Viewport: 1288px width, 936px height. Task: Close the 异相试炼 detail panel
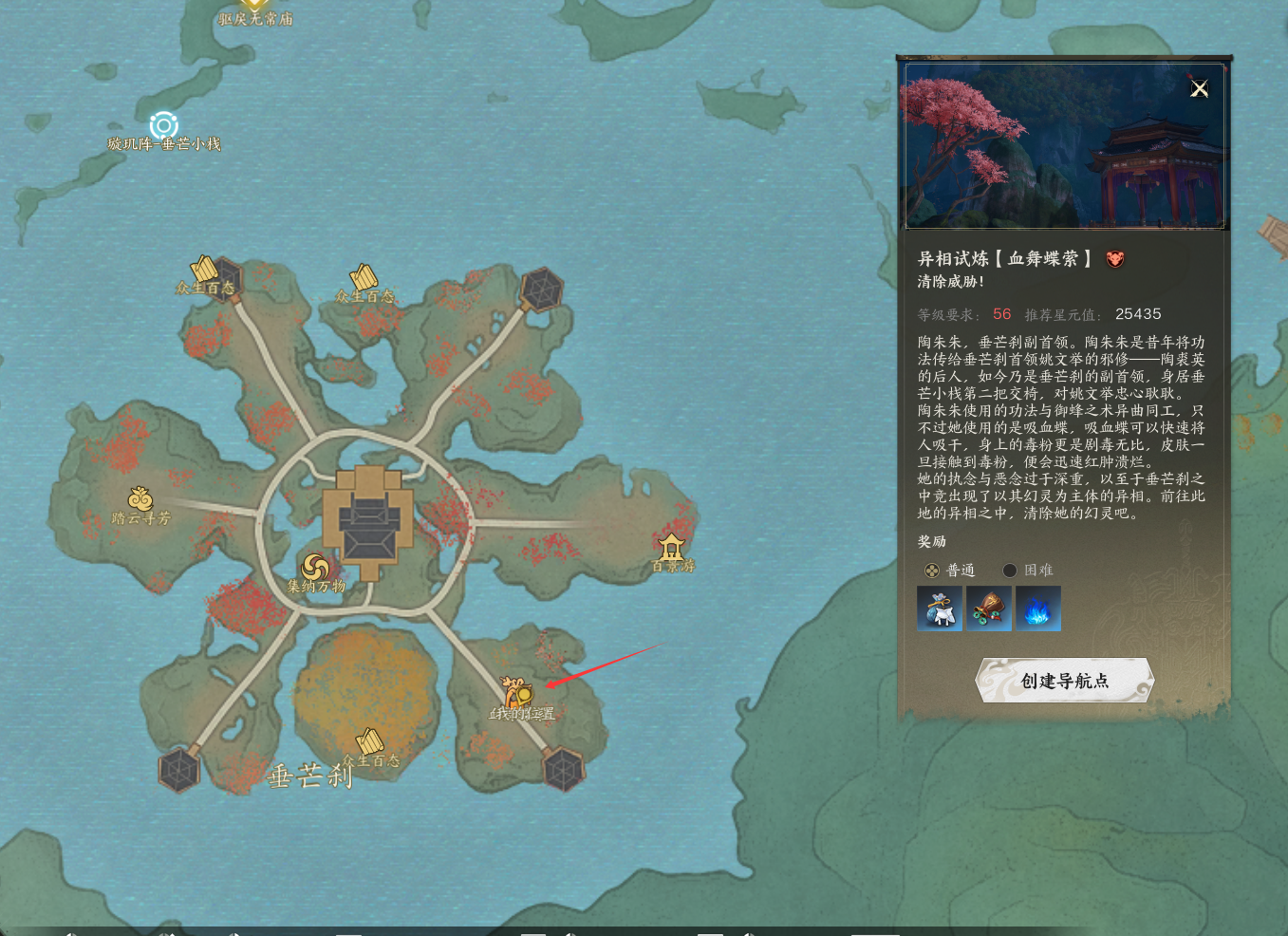pyautogui.click(x=1200, y=88)
